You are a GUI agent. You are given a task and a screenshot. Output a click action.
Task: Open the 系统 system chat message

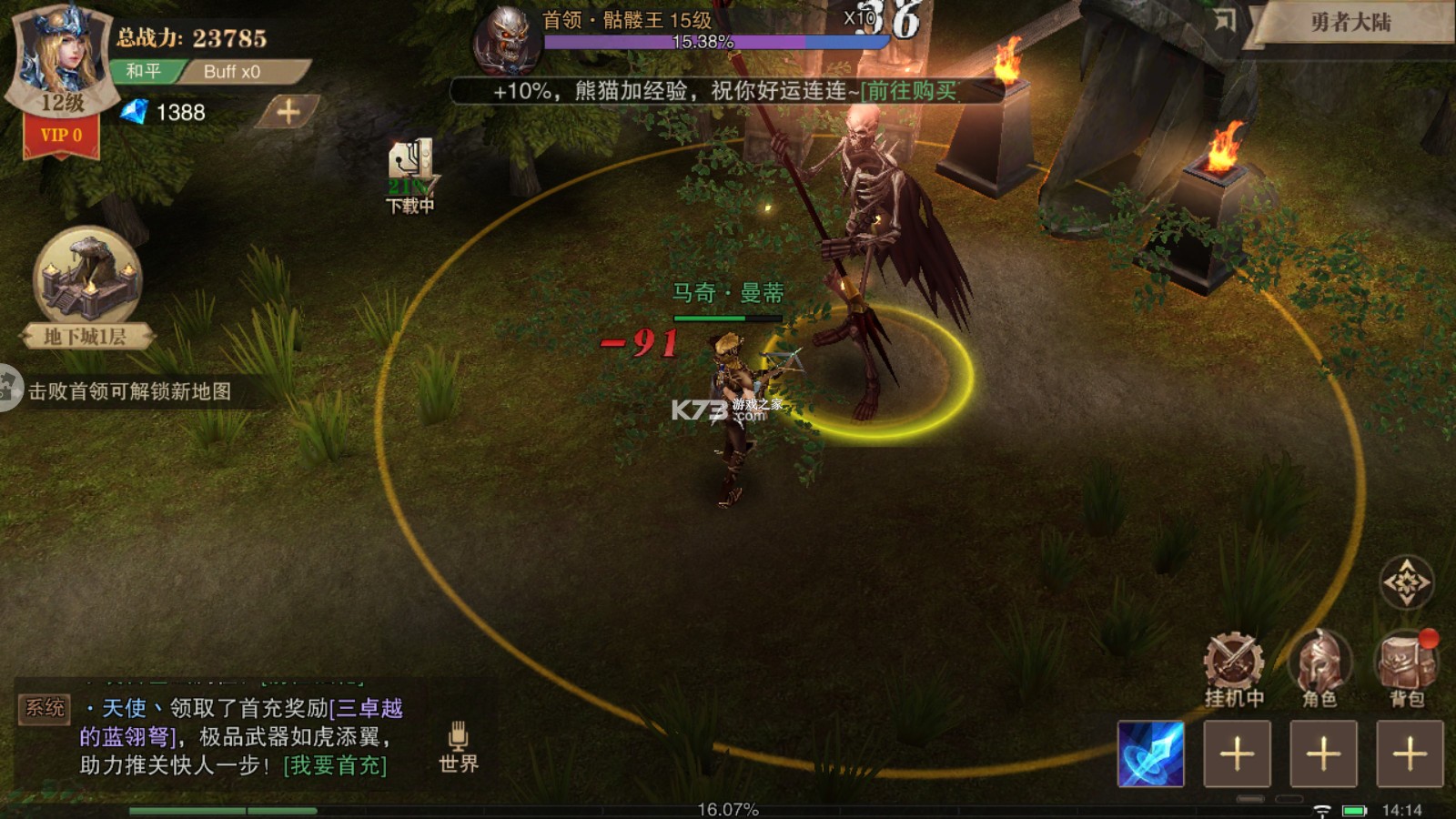[x=45, y=708]
